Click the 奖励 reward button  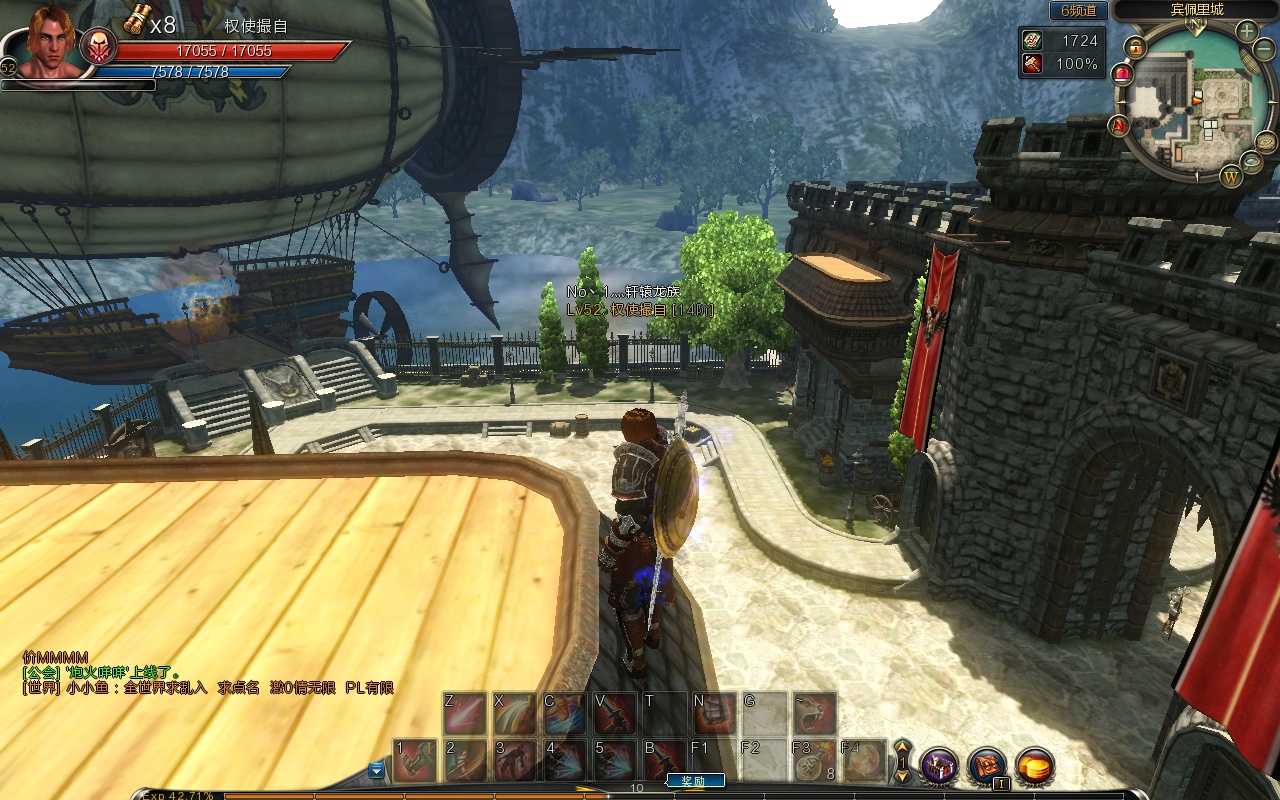coord(694,781)
